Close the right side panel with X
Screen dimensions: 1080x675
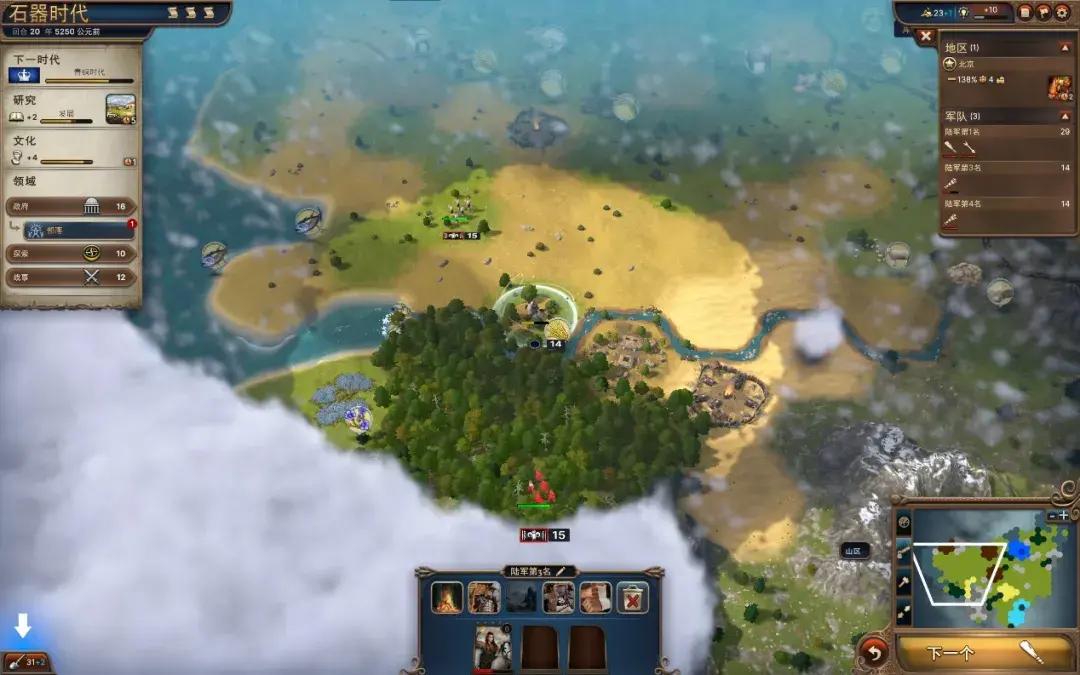[x=925, y=36]
